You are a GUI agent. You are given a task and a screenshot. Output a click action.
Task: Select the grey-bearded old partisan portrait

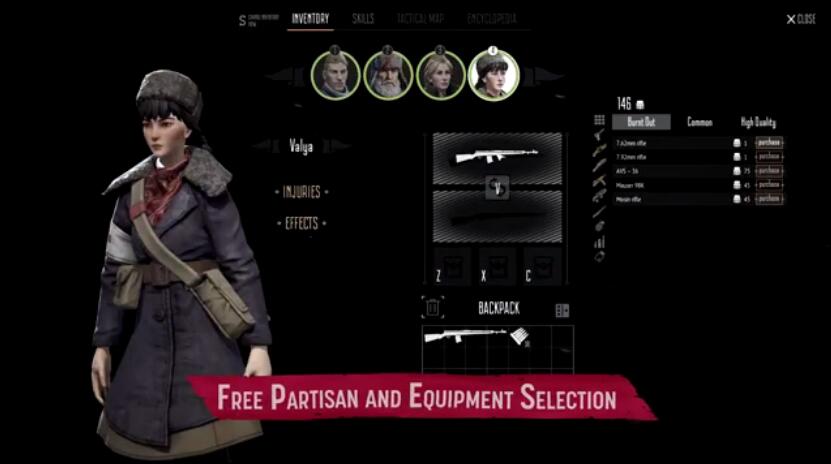tap(388, 75)
